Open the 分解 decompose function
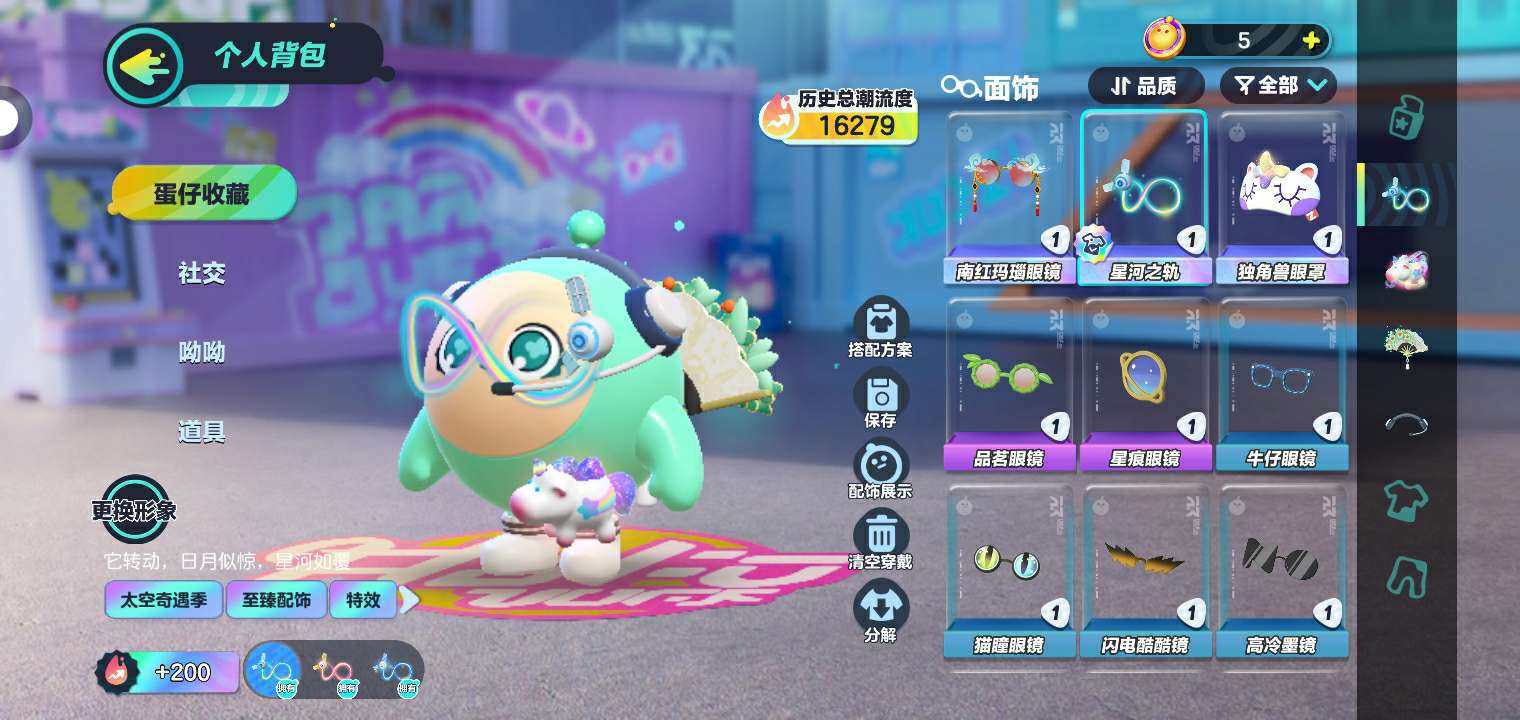The image size is (1520, 720). (x=880, y=612)
